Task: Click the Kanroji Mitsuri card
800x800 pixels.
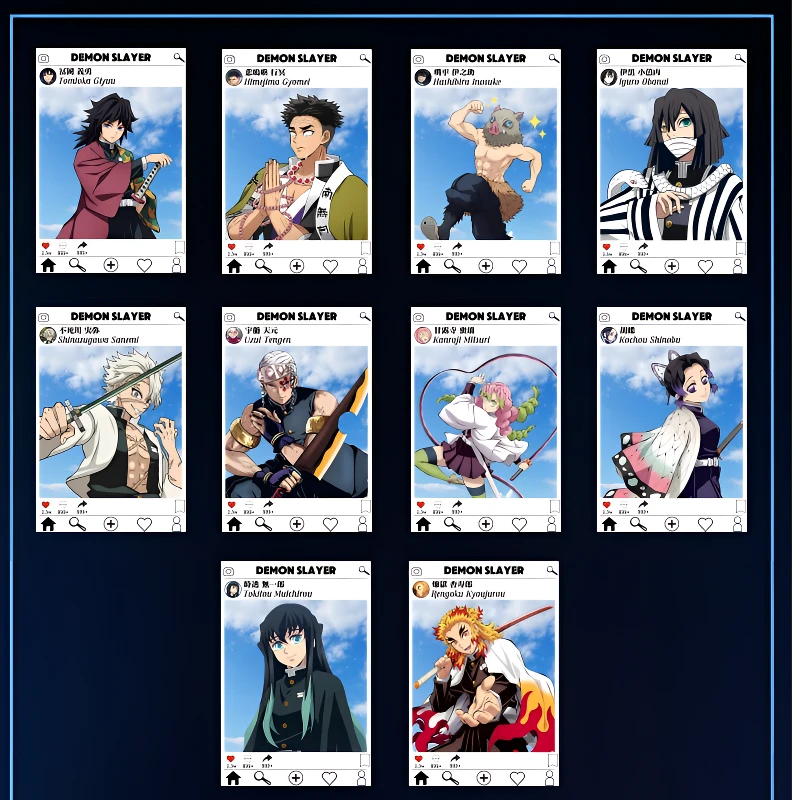Action: point(485,420)
